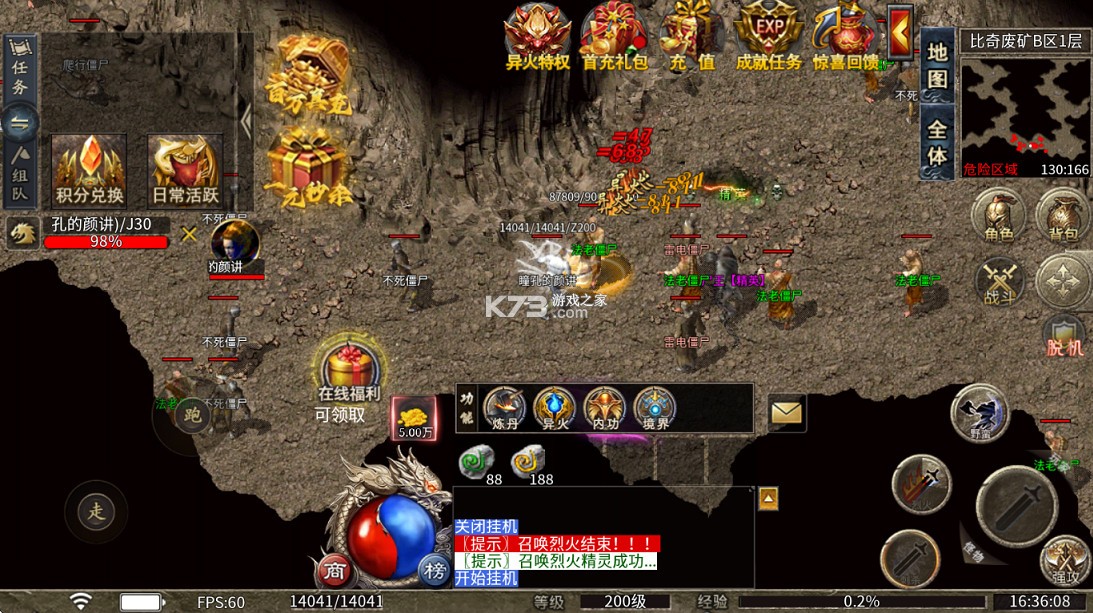Open the 榜 ranking button

[434, 570]
